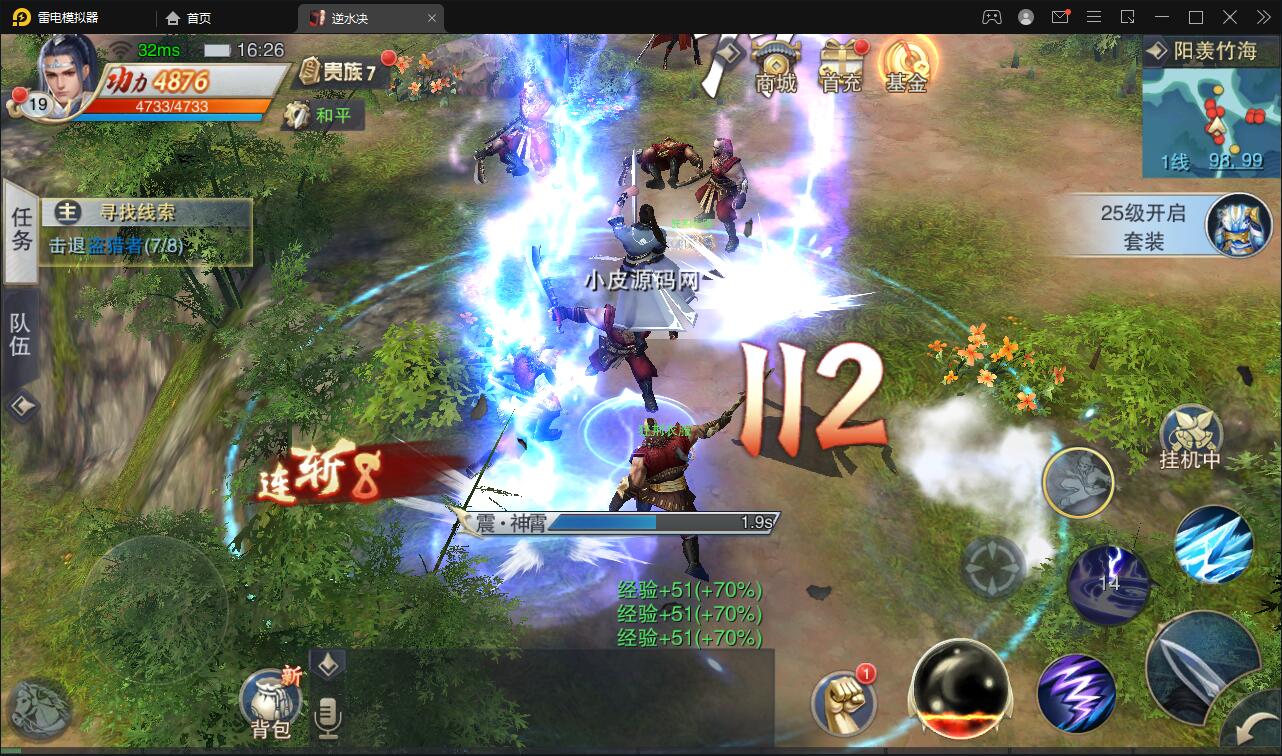
Task: Open the 首充 first-recharge gift
Action: tap(841, 67)
